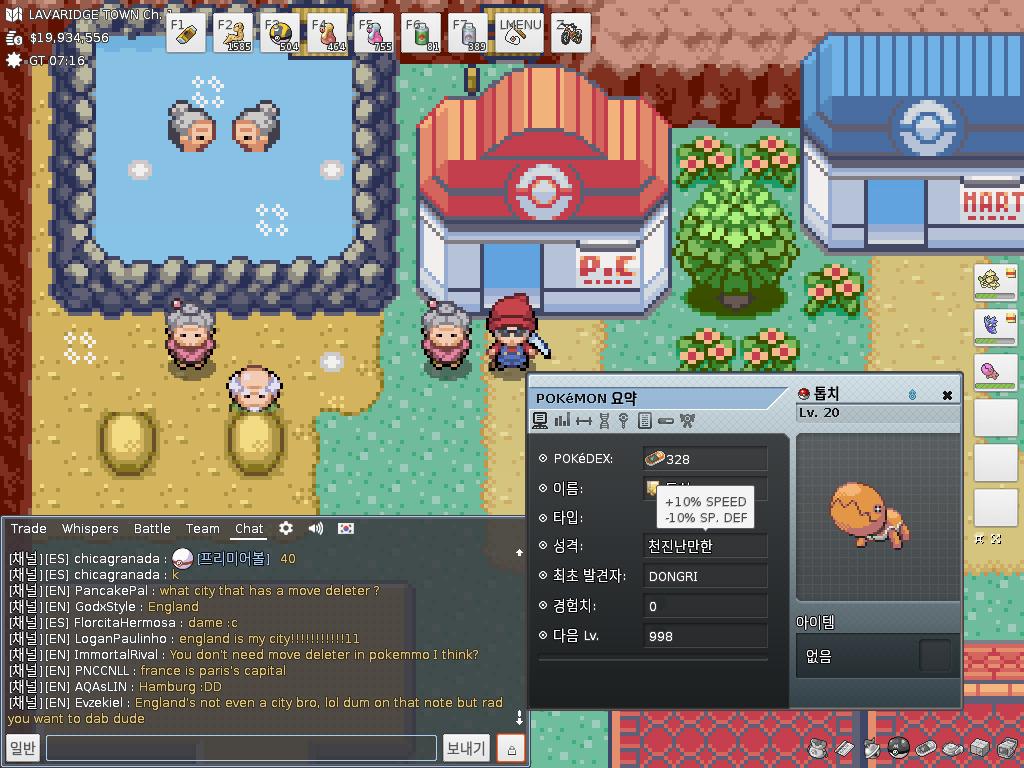Select the pink party Pokémon slot
This screenshot has height=768, width=1024.
[994, 371]
